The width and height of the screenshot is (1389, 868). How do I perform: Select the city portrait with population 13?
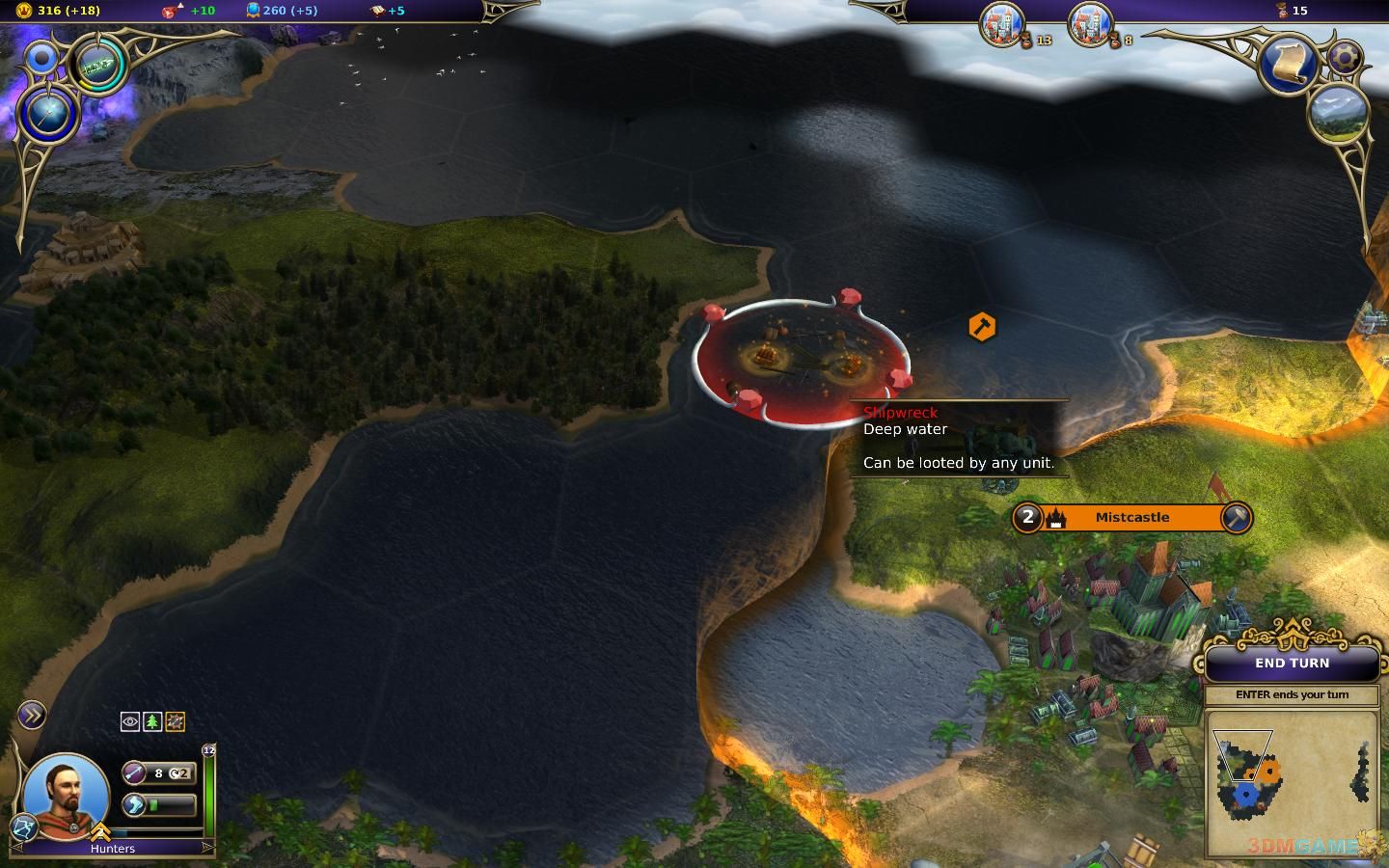click(x=1001, y=23)
